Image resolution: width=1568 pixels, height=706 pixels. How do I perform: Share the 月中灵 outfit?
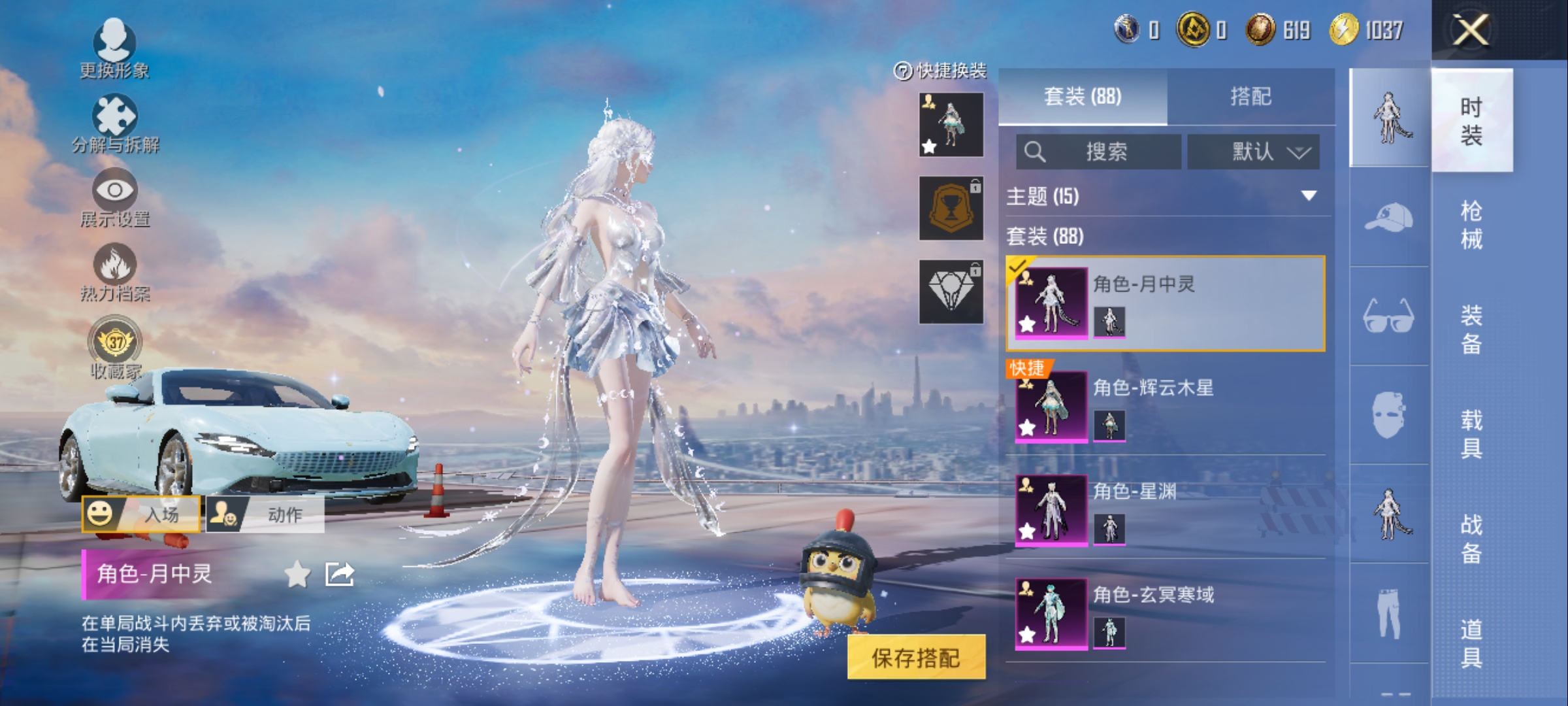pos(340,575)
